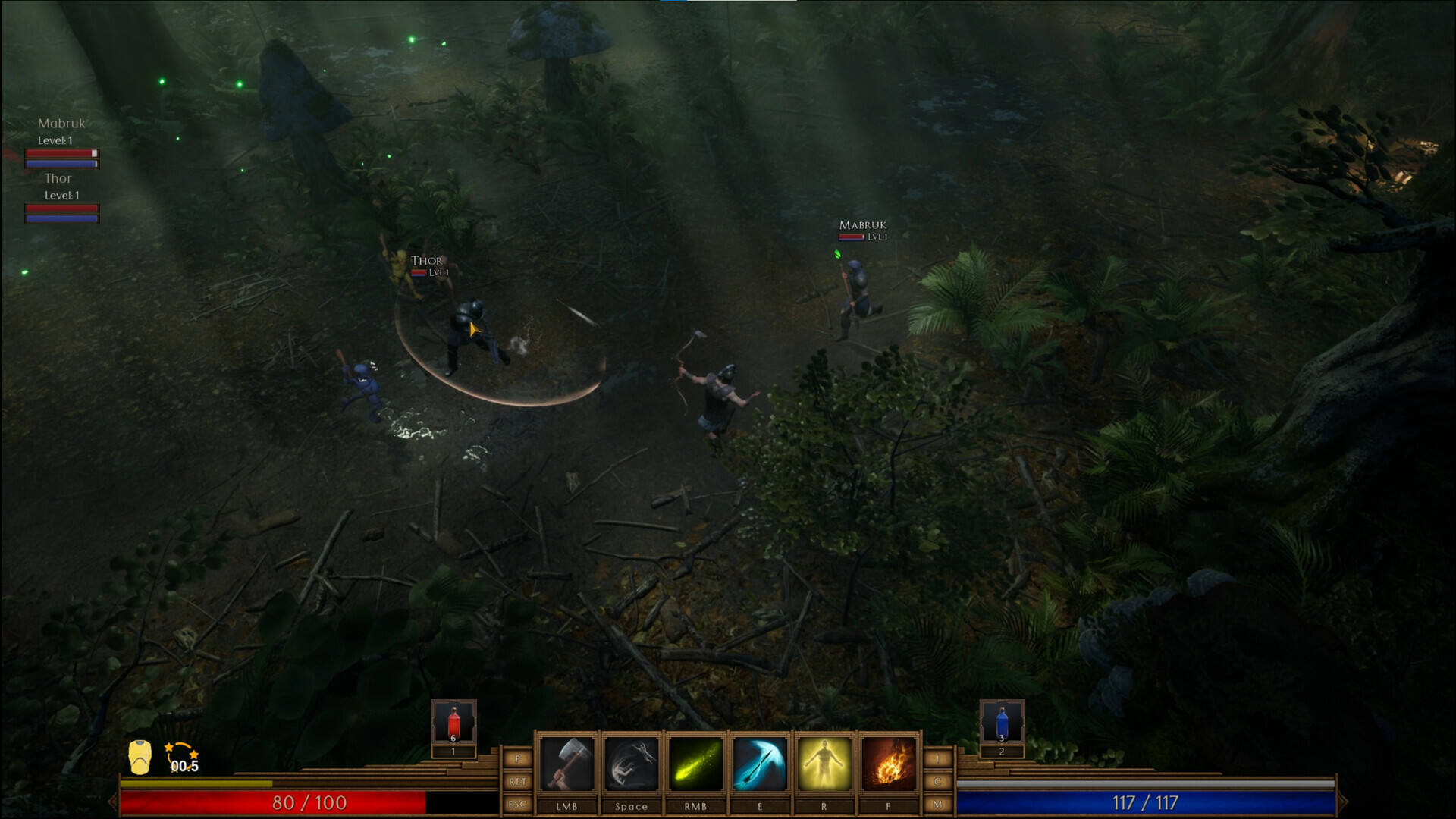Click the RET button on the bar

tap(518, 781)
